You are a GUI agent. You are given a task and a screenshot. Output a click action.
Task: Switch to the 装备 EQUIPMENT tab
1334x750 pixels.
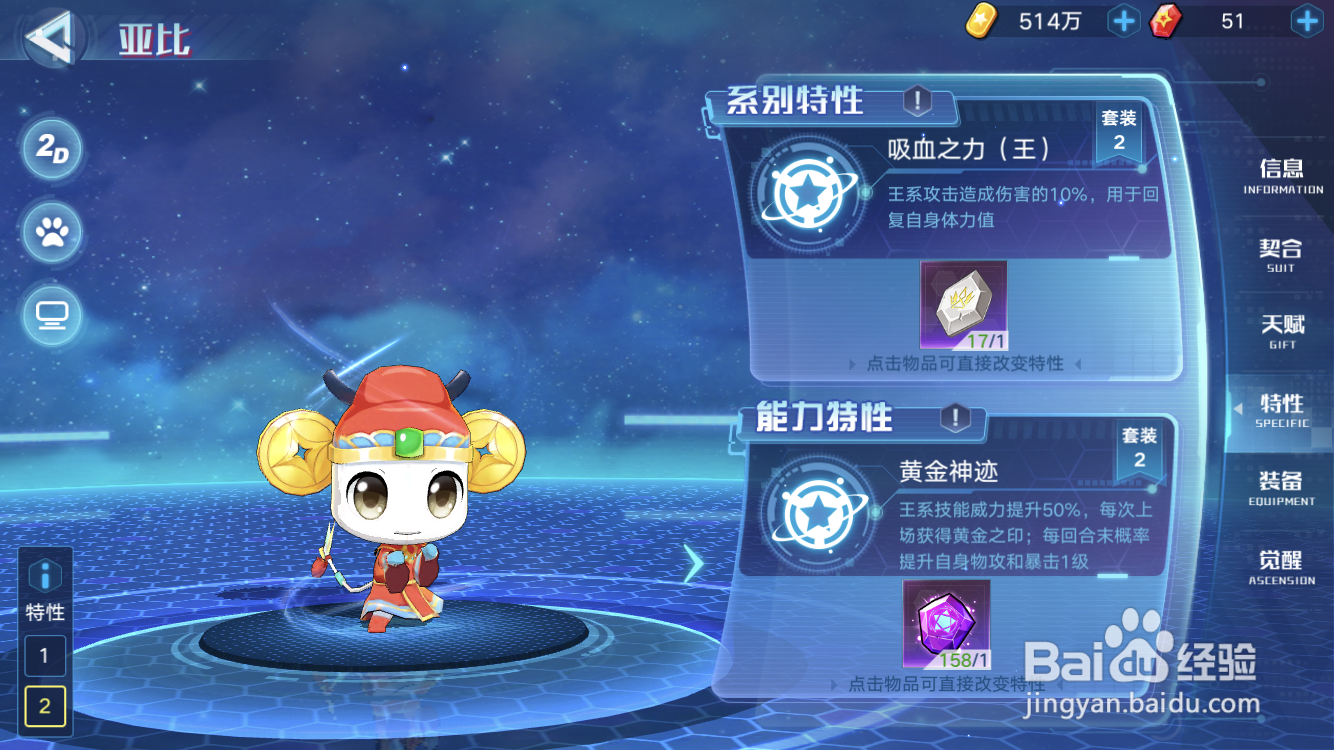(x=1280, y=489)
